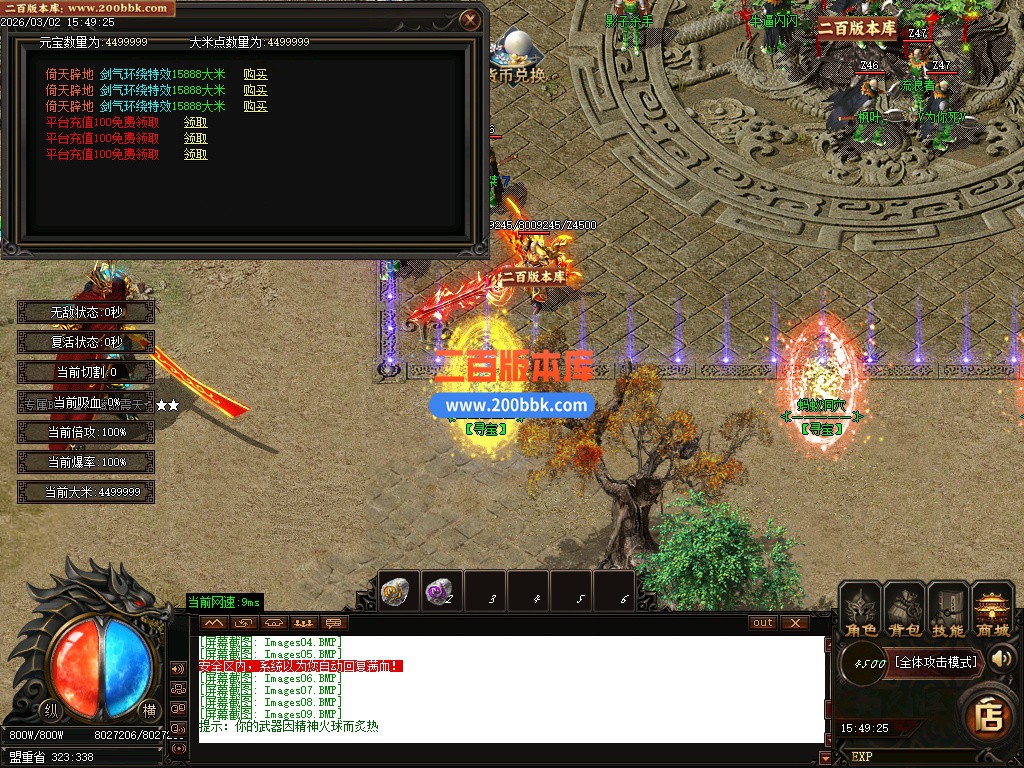Toggle the 全体攻击模式 attack mode
1024x768 pixels.
point(935,661)
